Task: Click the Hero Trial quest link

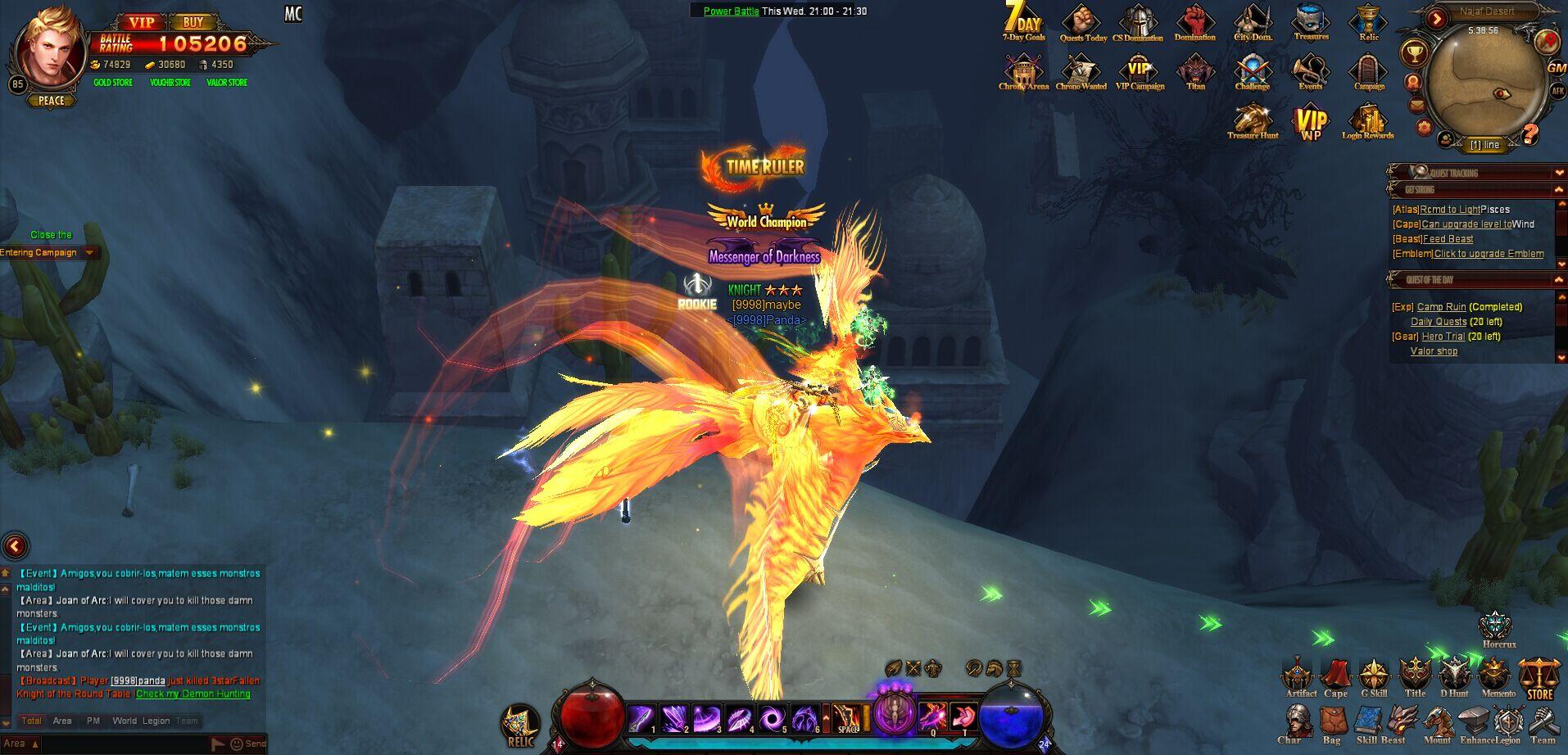Action: pyautogui.click(x=1442, y=336)
